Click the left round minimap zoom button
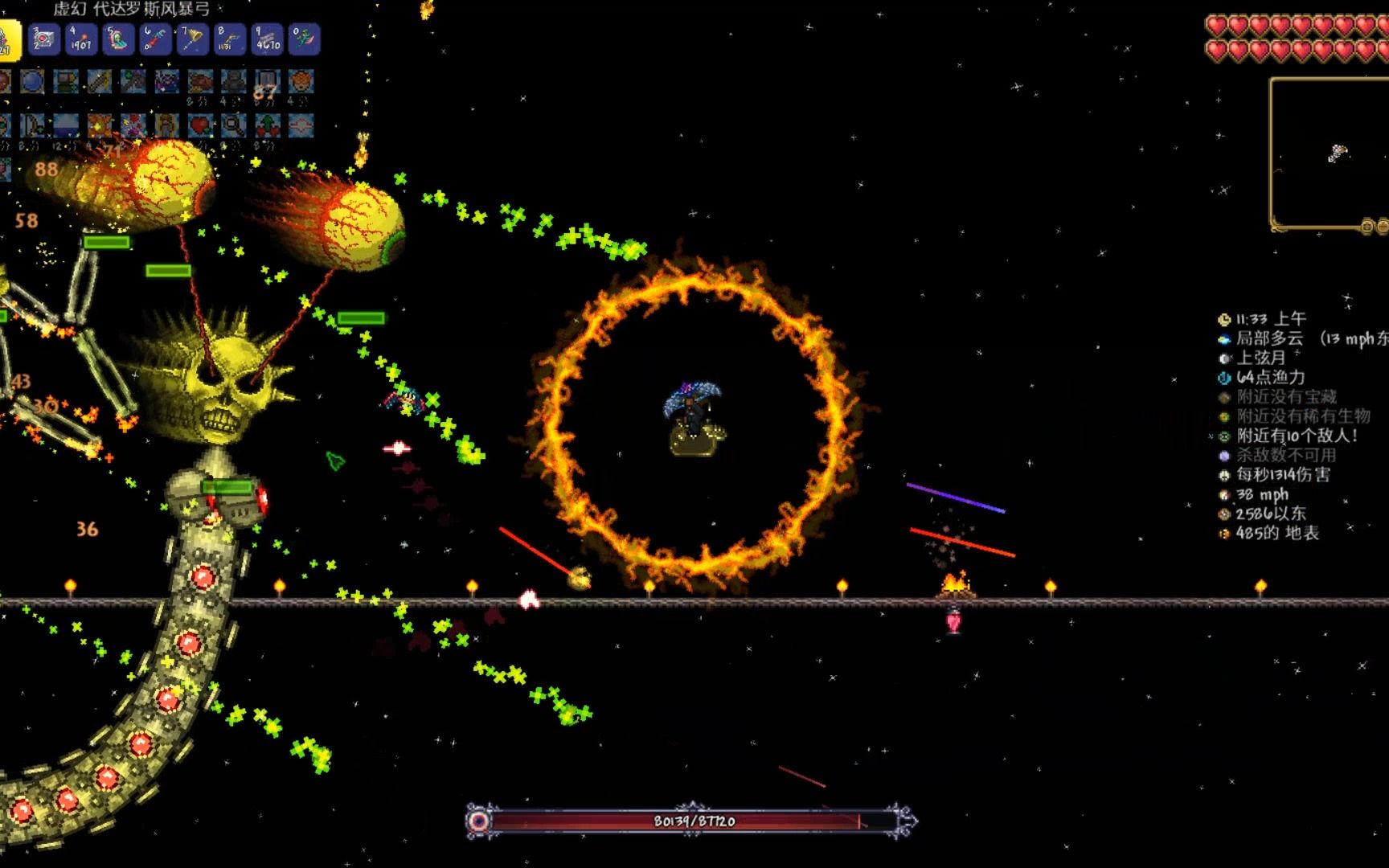1389x868 pixels. 1366,227
